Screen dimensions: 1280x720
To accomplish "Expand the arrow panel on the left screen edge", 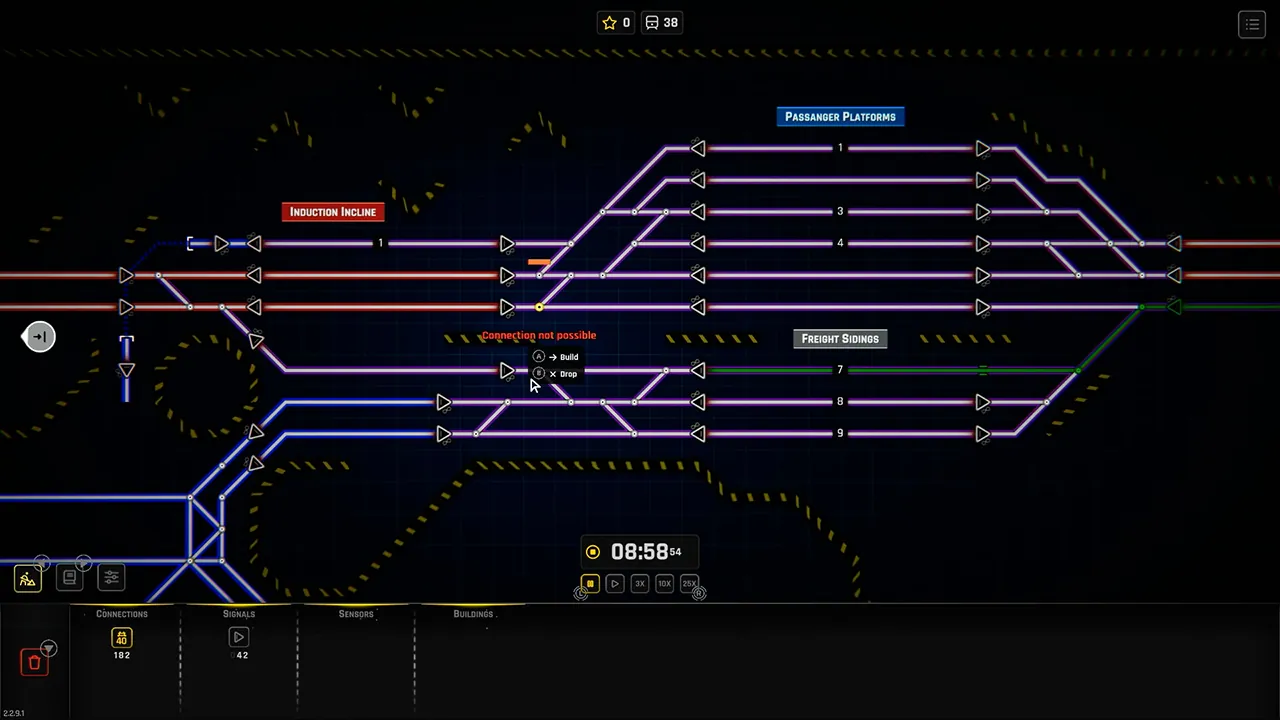I will pos(39,337).
